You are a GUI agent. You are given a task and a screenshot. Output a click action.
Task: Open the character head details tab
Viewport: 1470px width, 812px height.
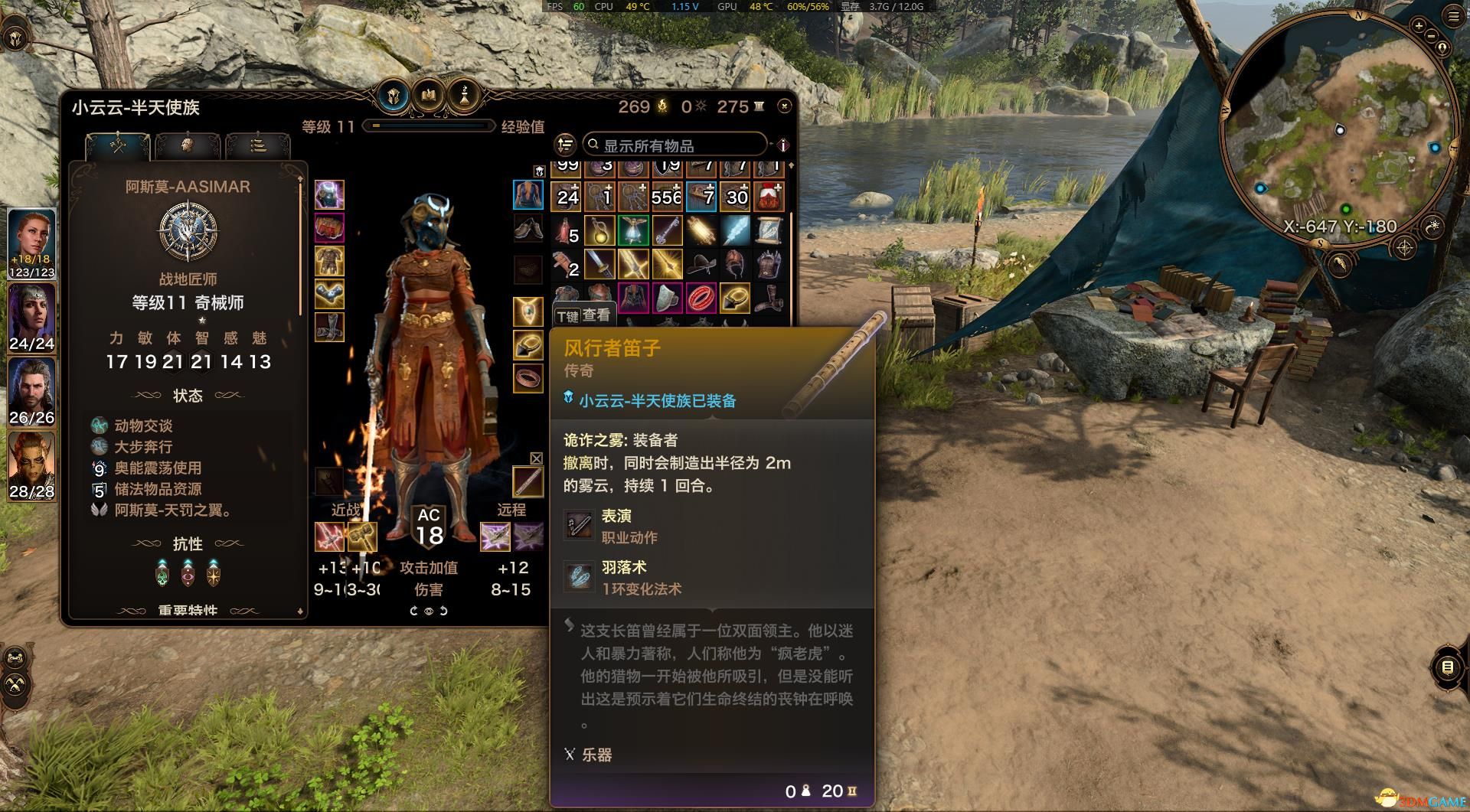click(x=187, y=144)
